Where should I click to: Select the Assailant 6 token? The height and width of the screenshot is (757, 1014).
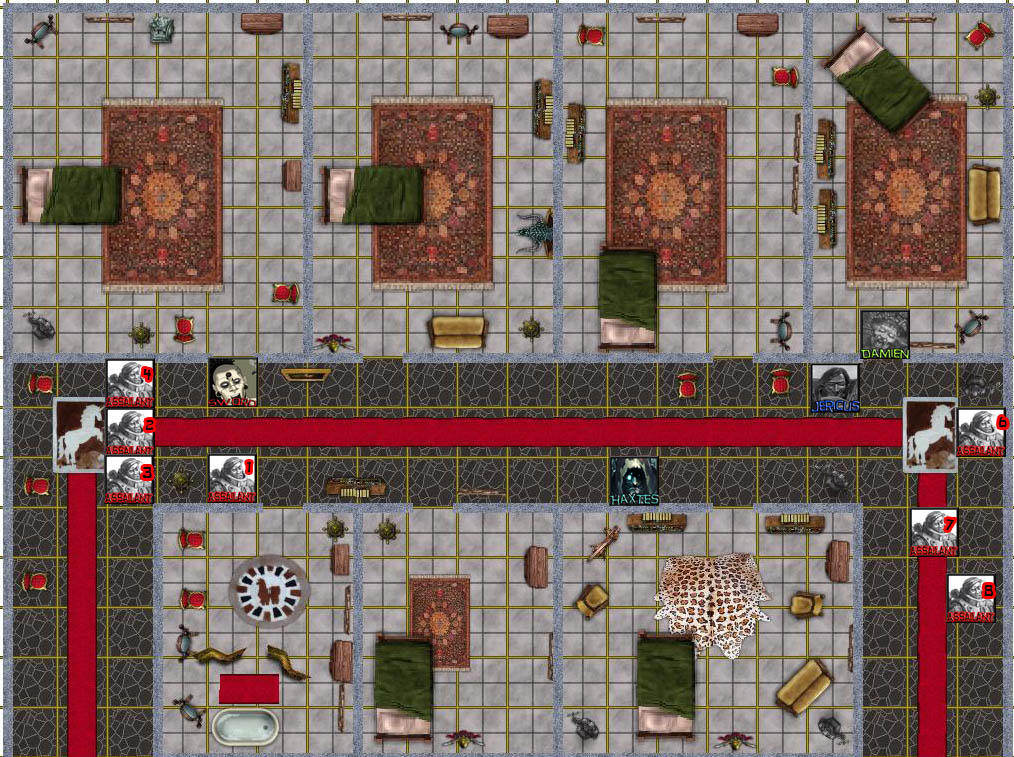982,432
